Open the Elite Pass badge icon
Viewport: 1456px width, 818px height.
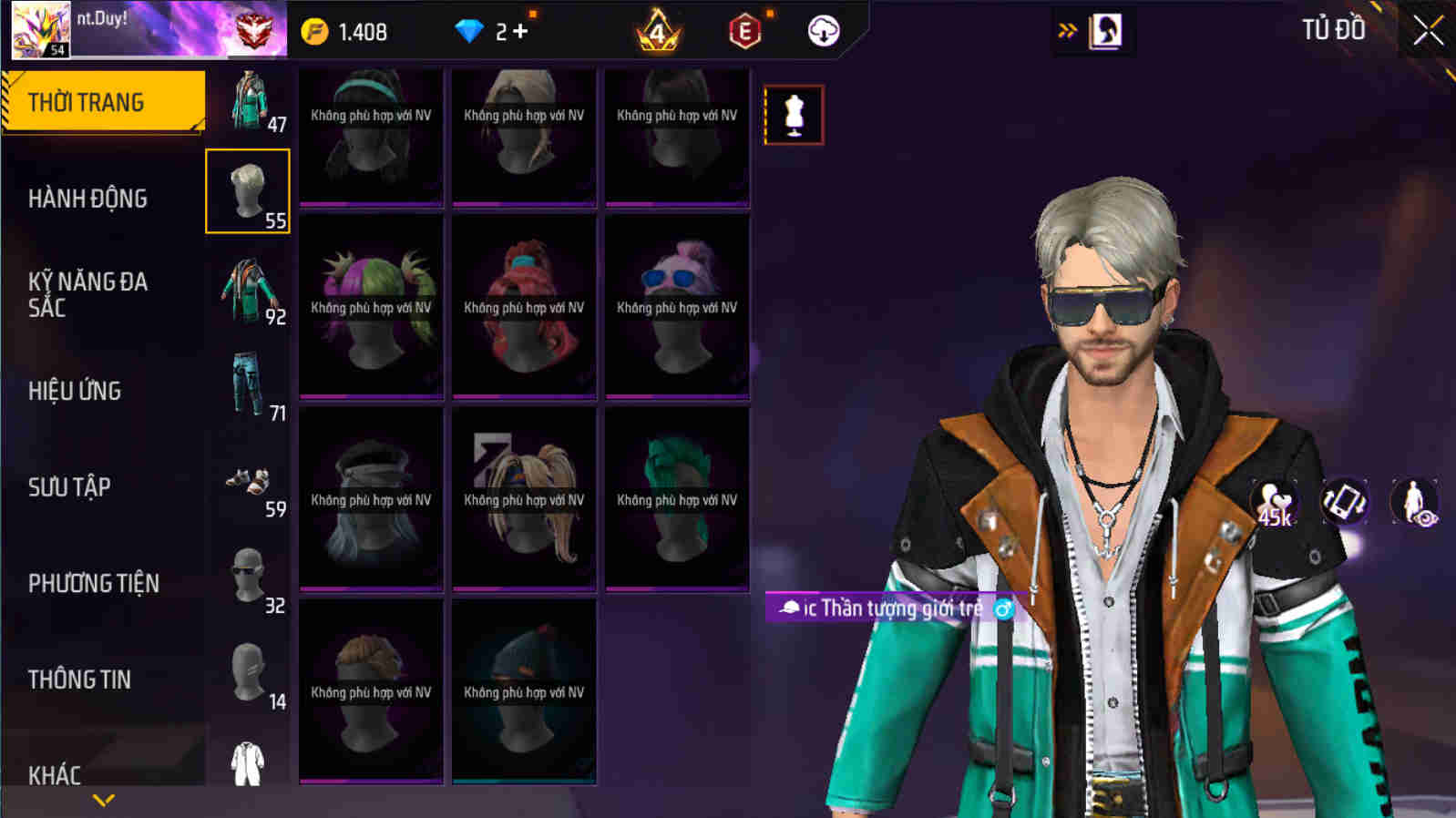pyautogui.click(x=745, y=29)
